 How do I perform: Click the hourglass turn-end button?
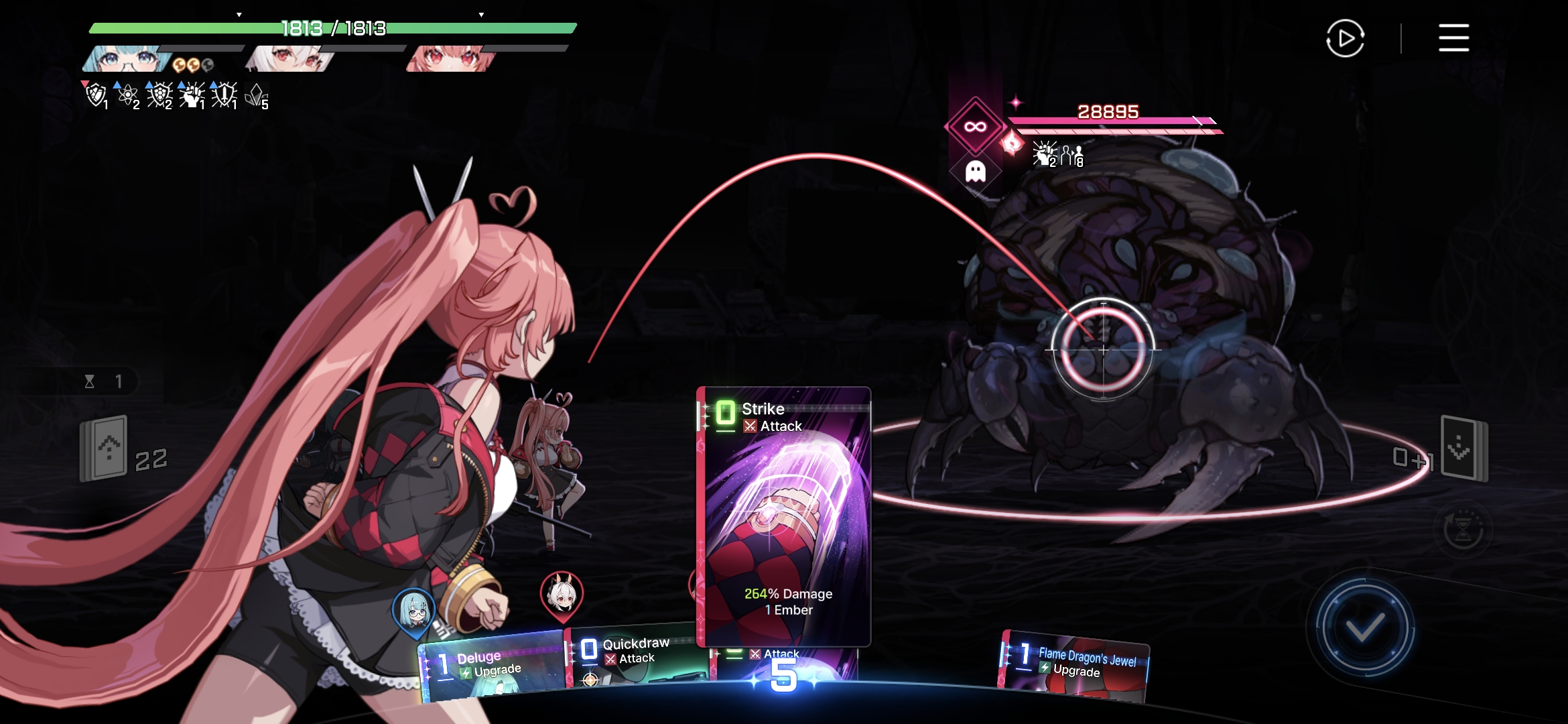click(x=1463, y=530)
